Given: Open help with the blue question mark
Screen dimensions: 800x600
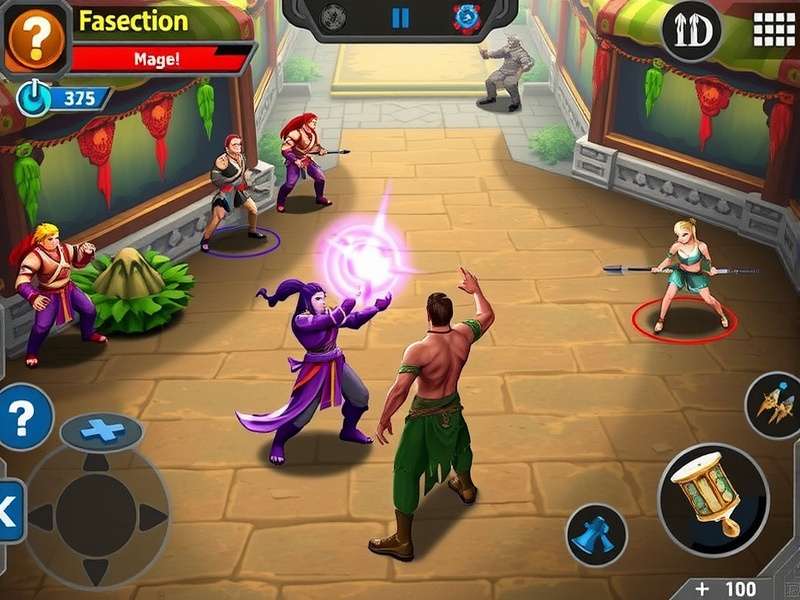Looking at the screenshot, I should (23, 417).
